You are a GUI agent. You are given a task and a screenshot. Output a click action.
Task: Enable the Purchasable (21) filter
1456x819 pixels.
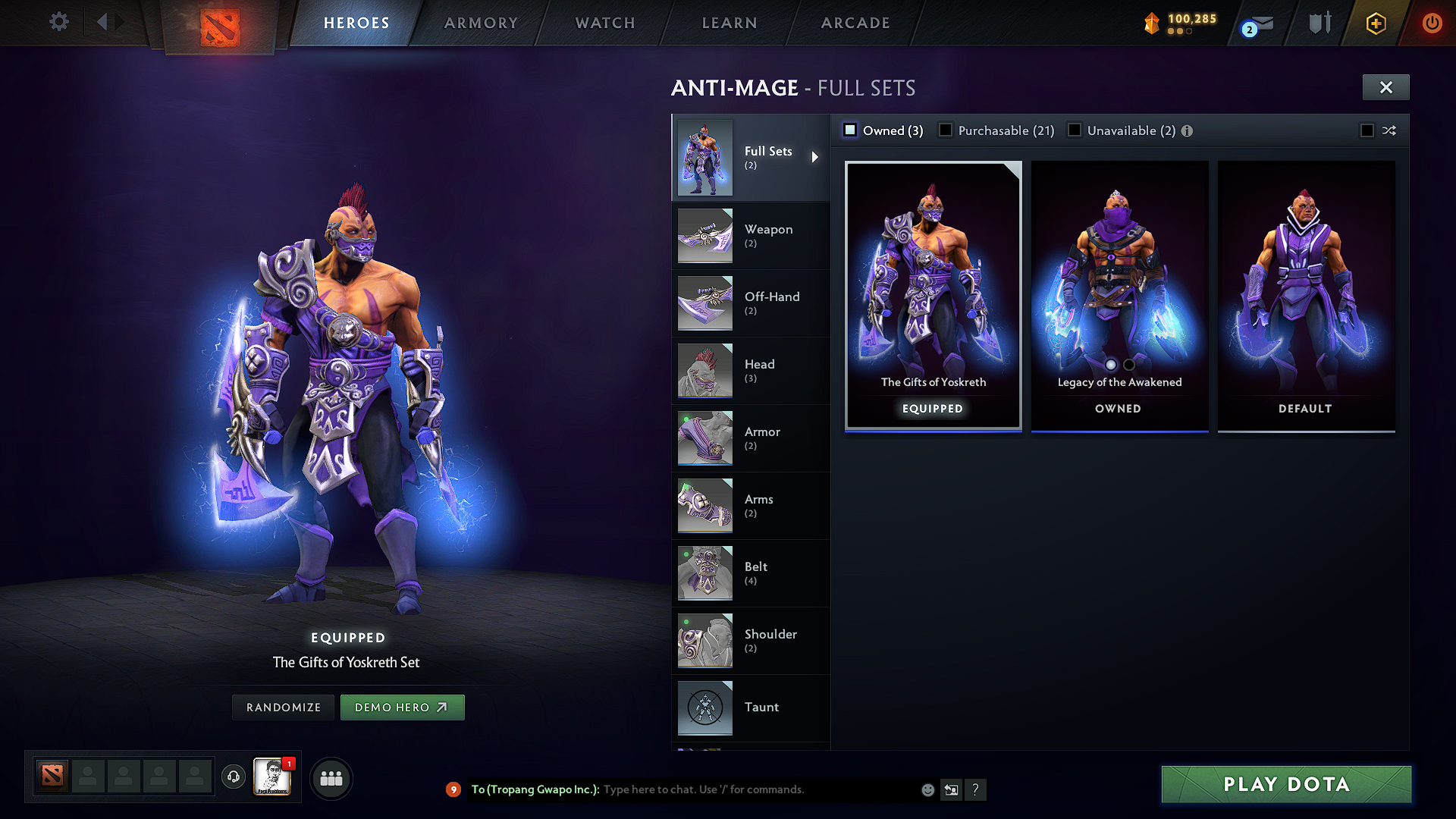click(945, 130)
